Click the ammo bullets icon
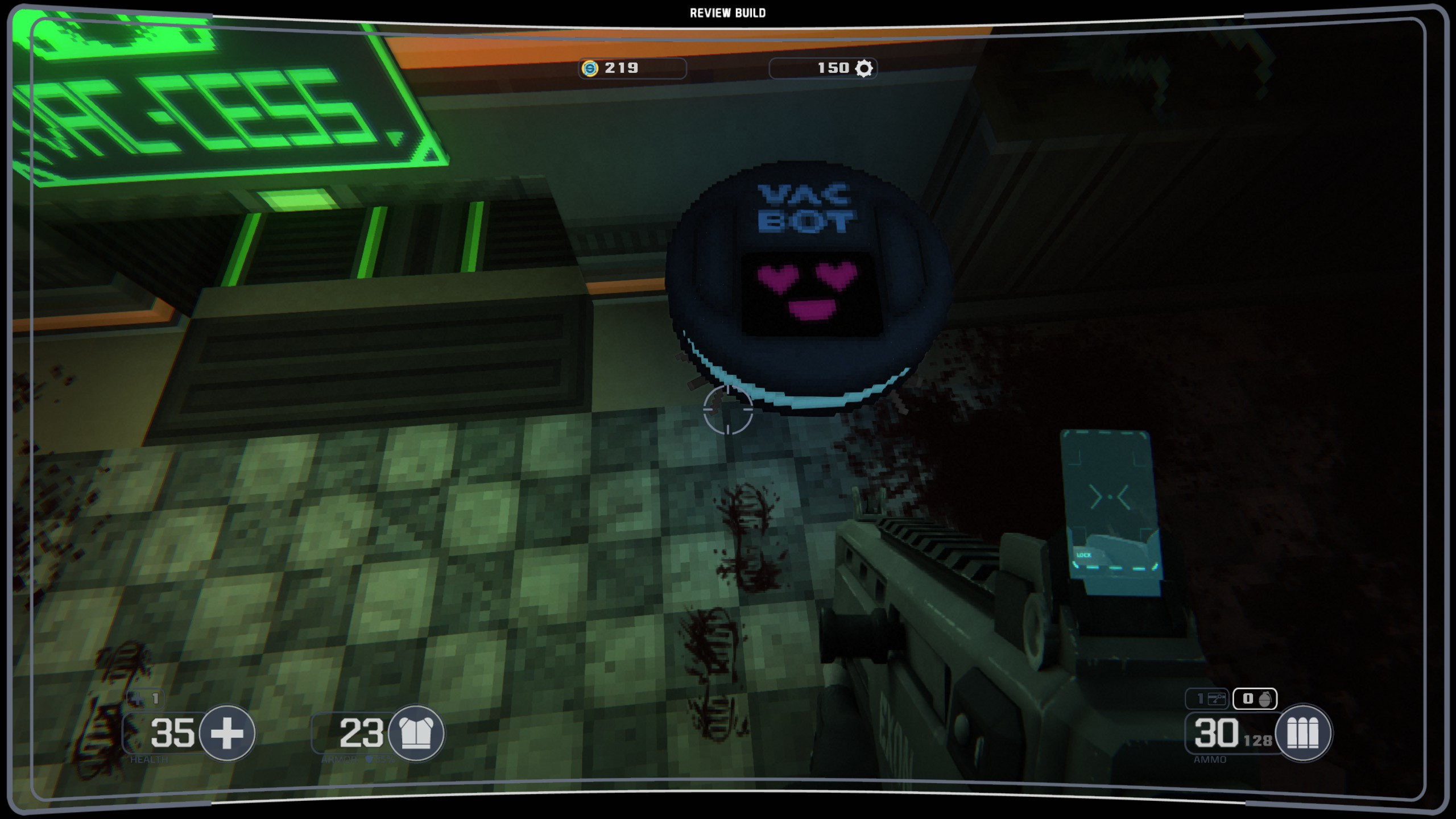 1302,733
